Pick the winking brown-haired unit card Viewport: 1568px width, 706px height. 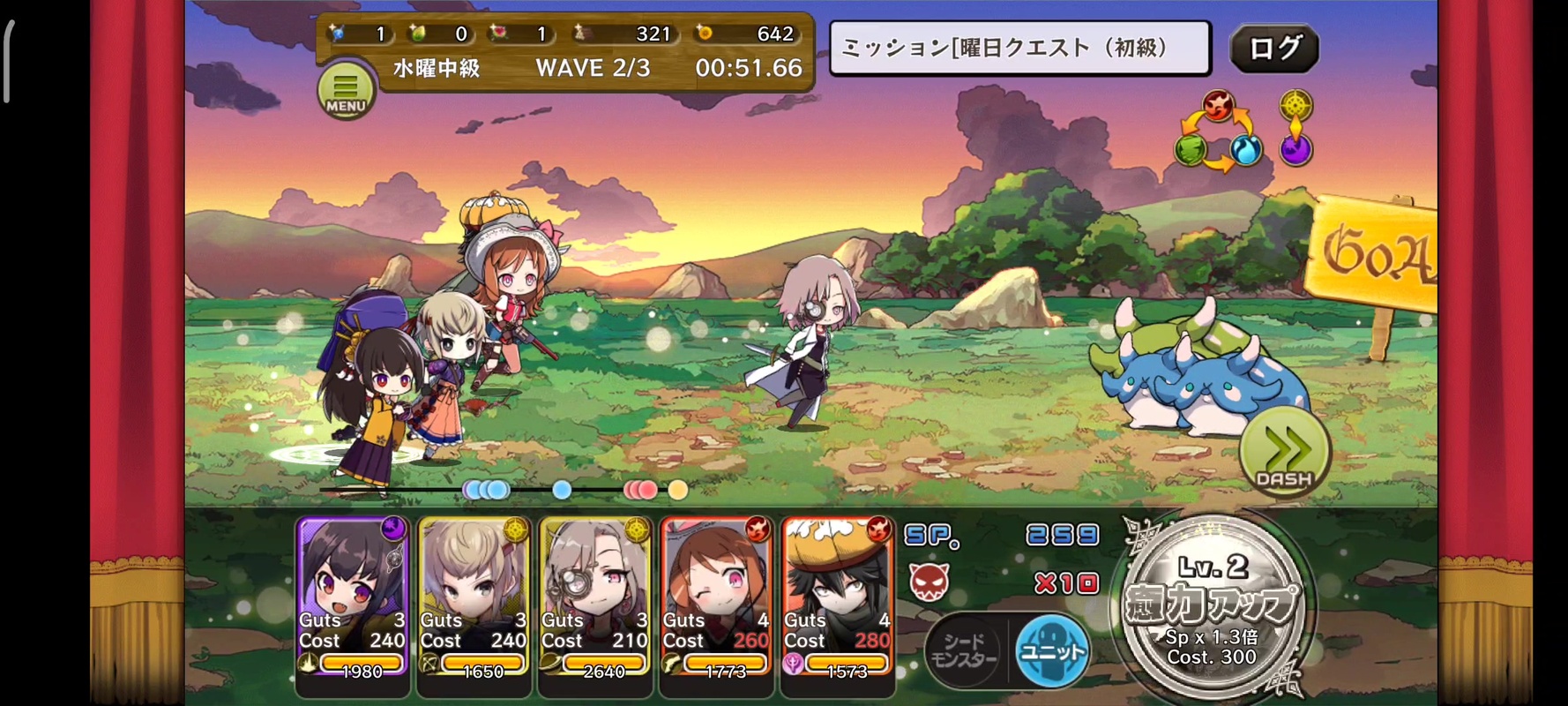coord(716,600)
